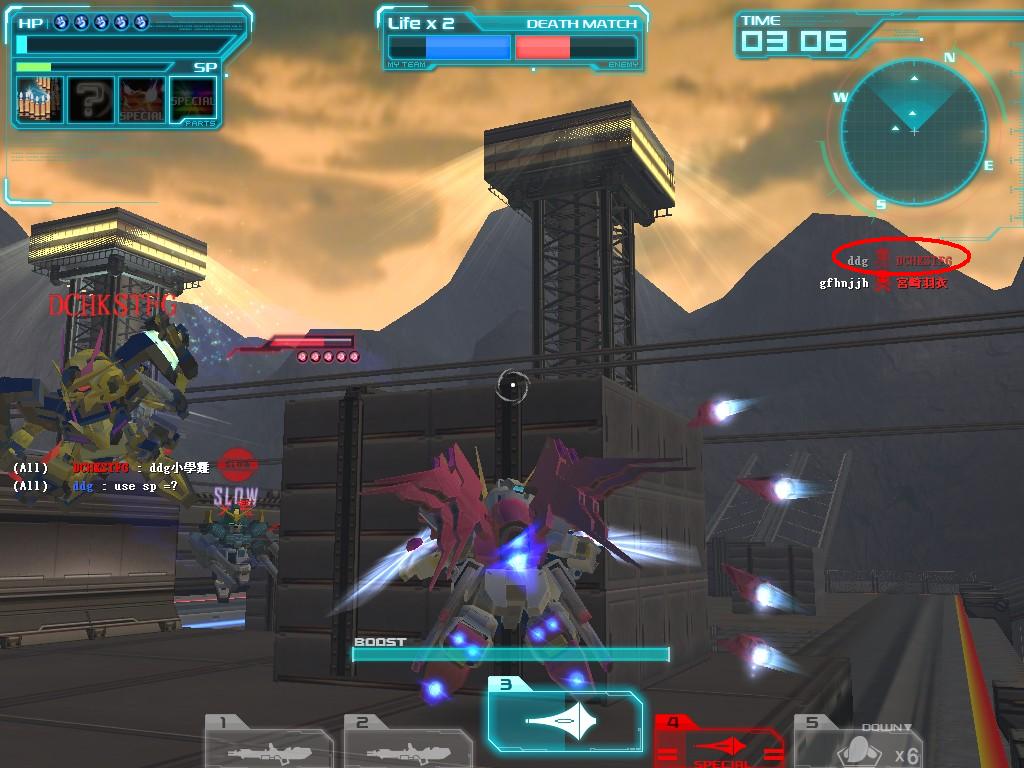Select the question mark skill slot
This screenshot has width=1024, height=768.
(x=90, y=100)
